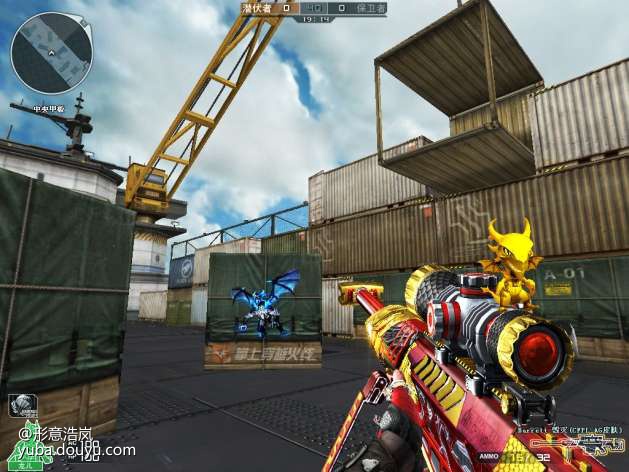Click the circular radar minimap

52,53
